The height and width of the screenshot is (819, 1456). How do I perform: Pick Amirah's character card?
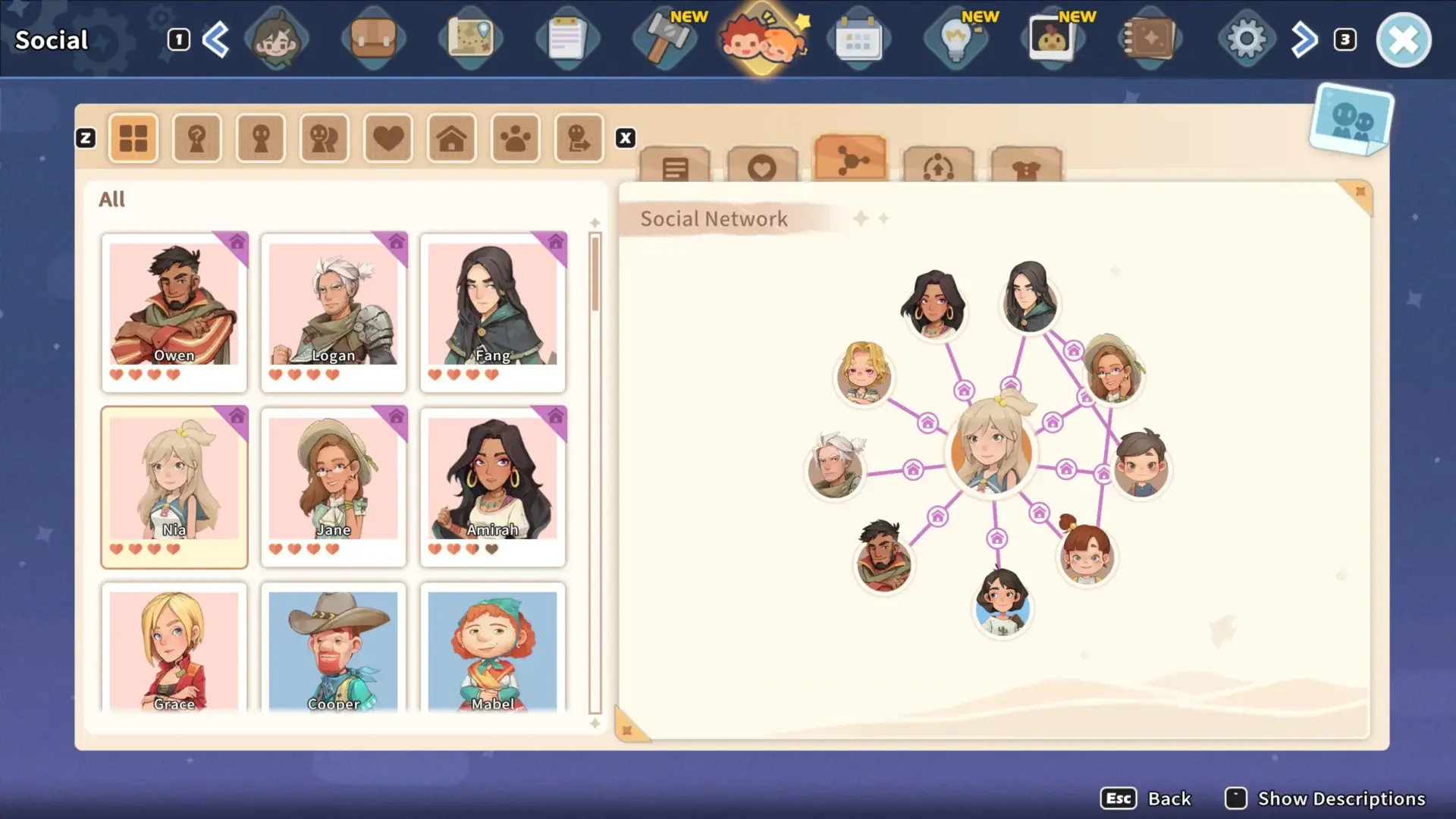(x=493, y=485)
